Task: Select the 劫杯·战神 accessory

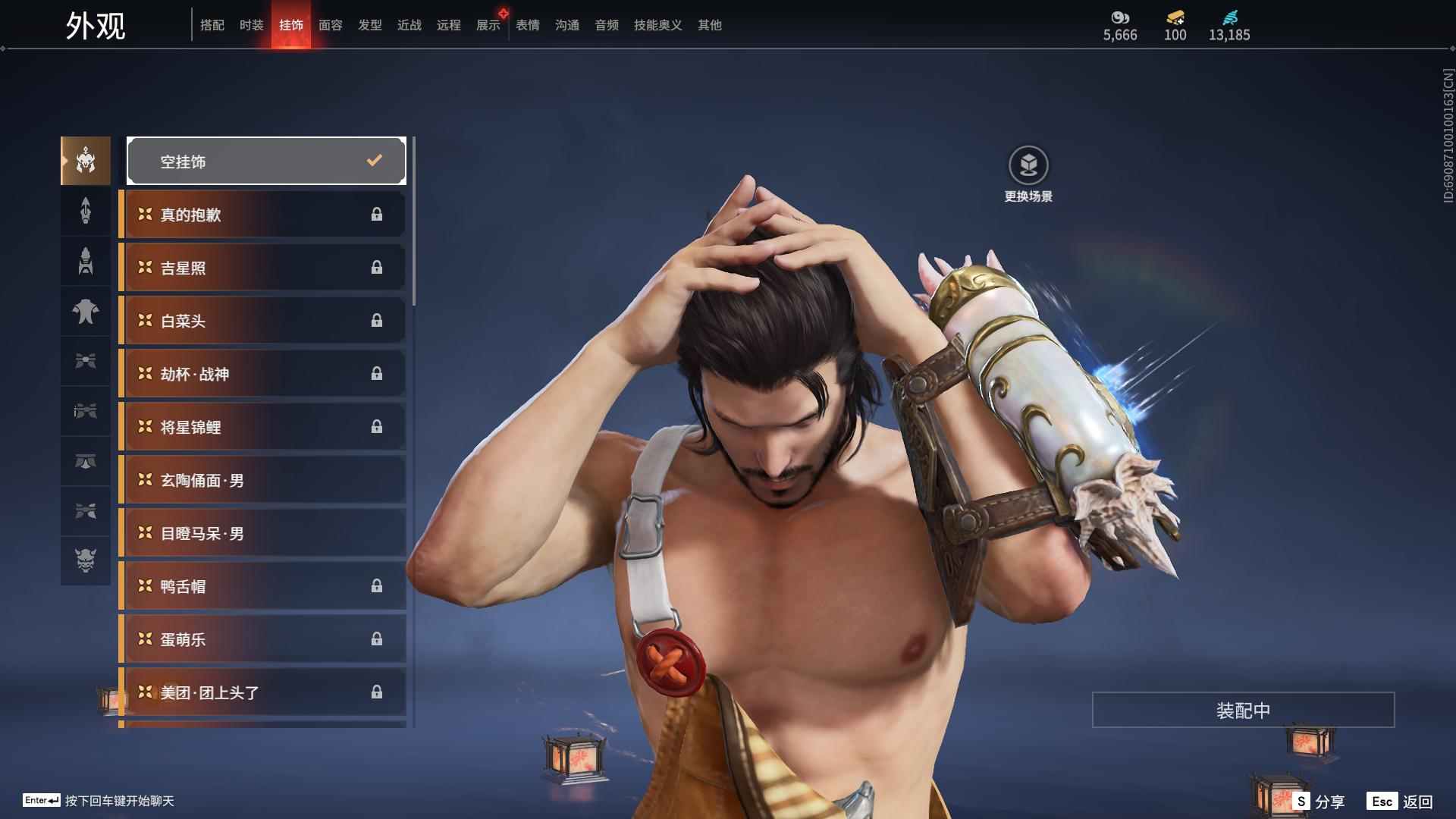Action: [x=262, y=374]
